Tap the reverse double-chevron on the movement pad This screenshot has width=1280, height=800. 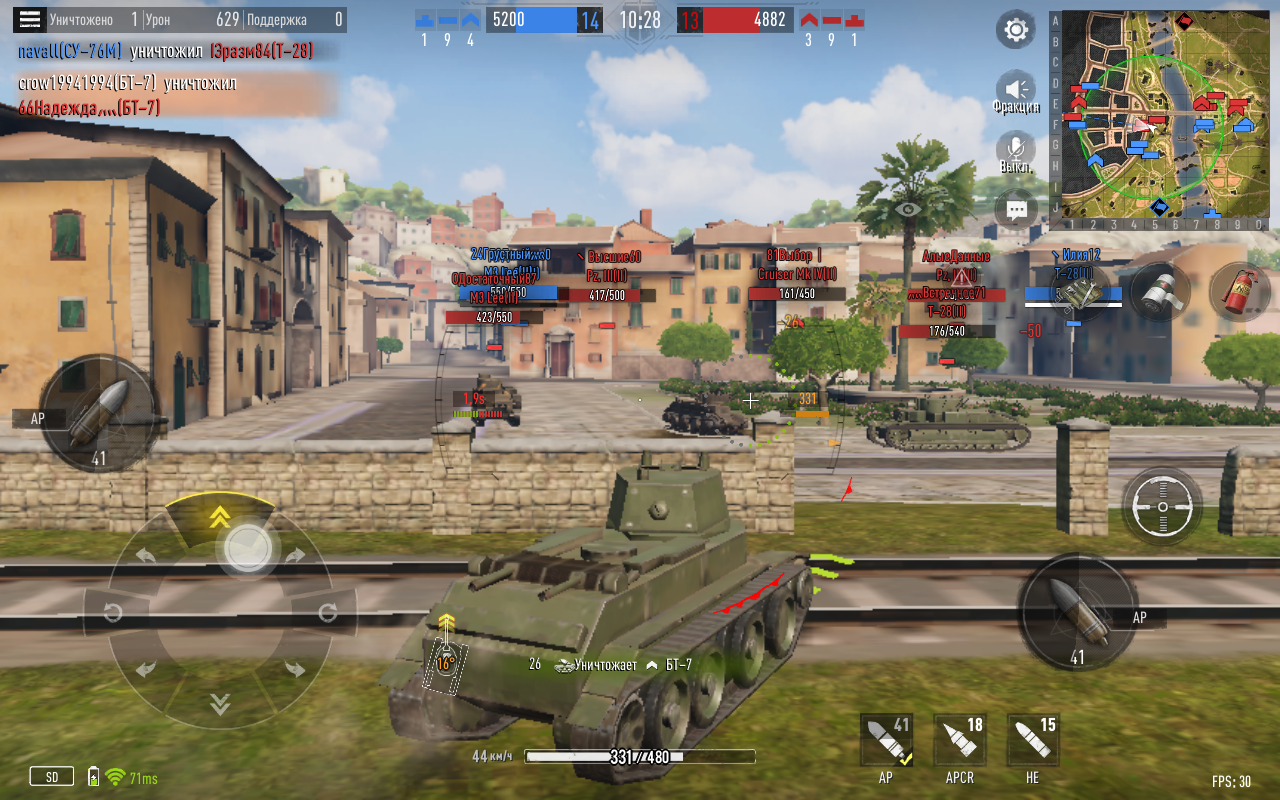(220, 705)
